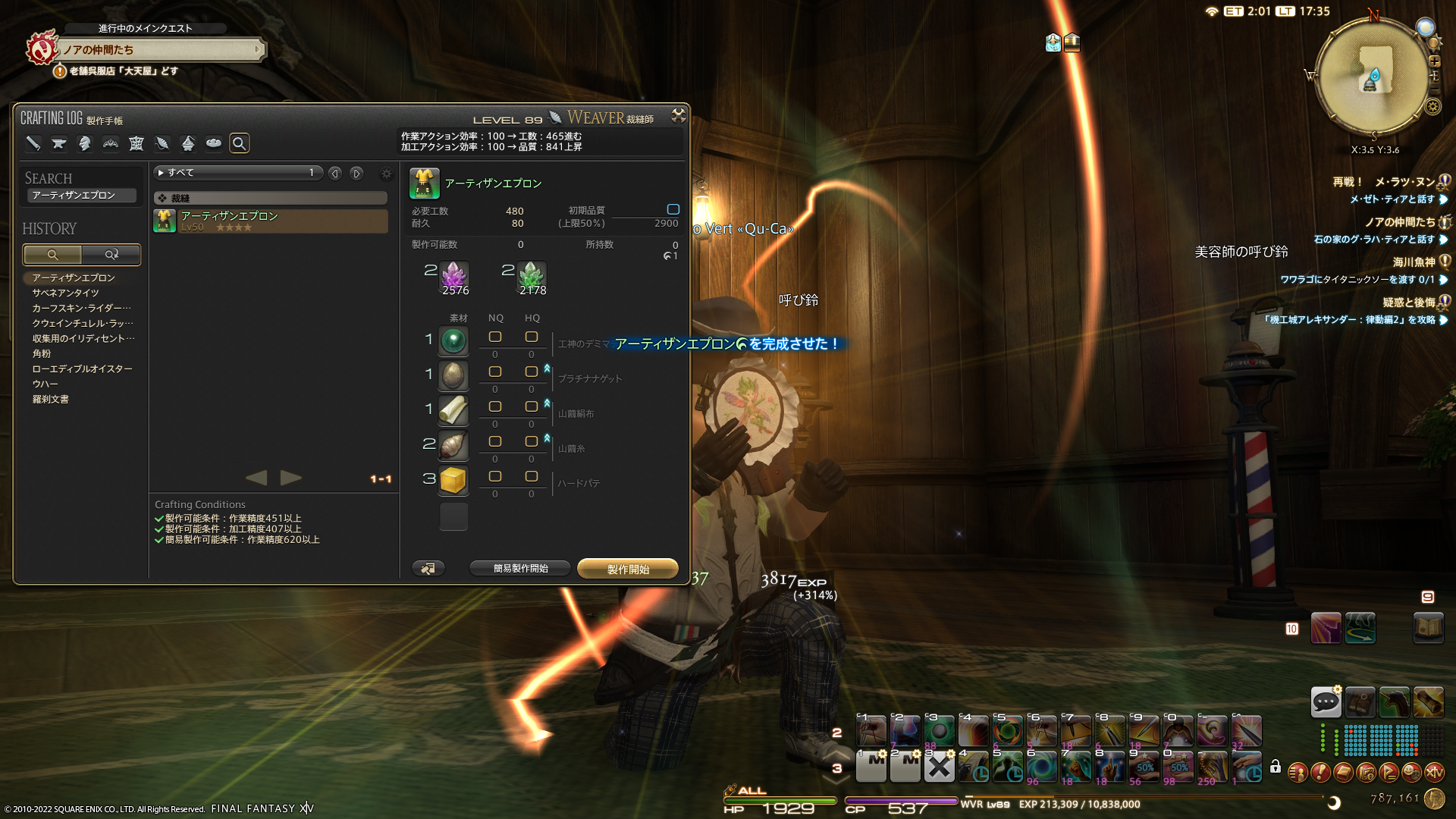
Task: Open the magnifier search tab in Crafting Log
Action: (240, 143)
